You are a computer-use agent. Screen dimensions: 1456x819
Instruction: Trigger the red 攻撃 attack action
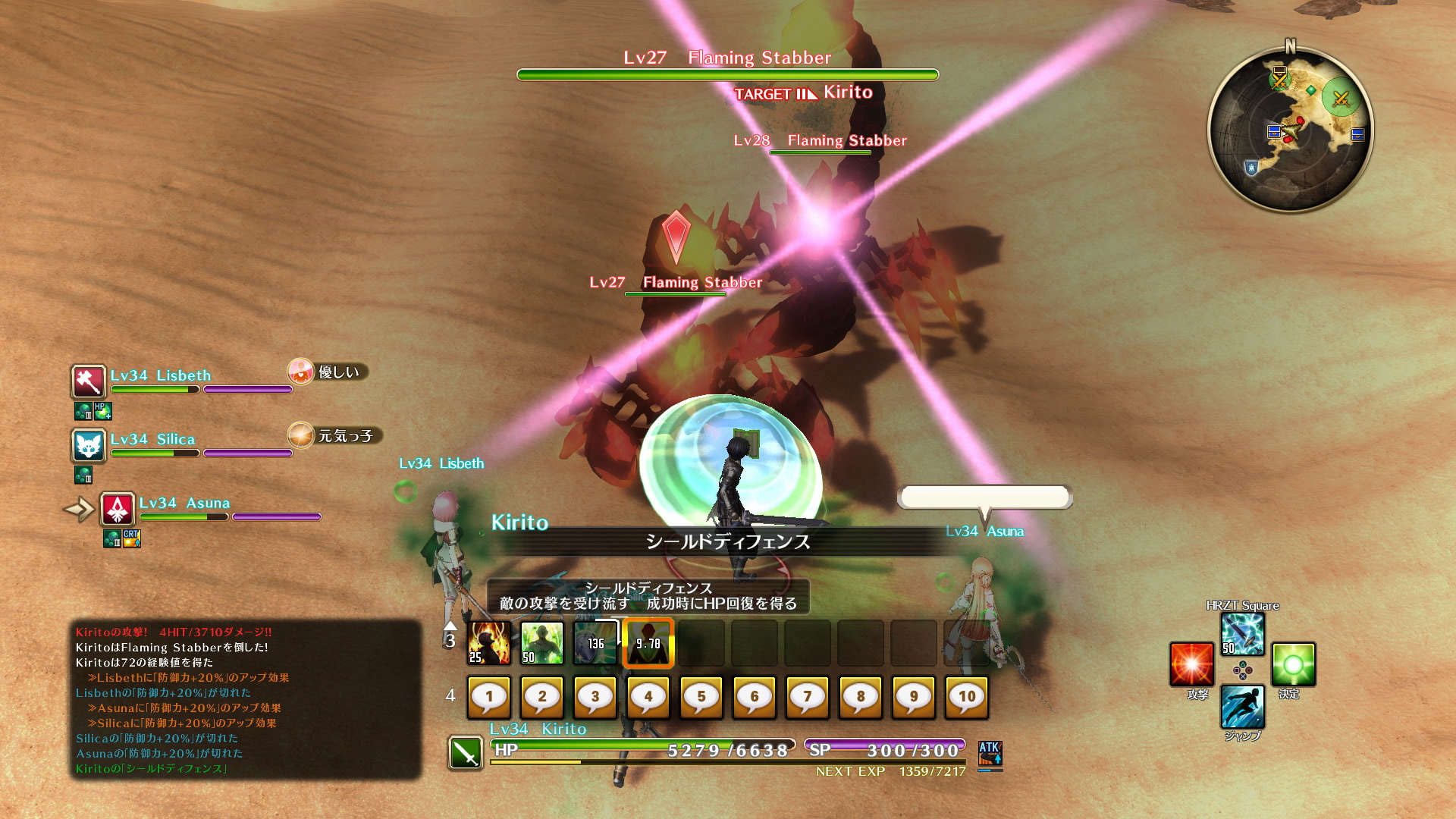[x=1191, y=664]
